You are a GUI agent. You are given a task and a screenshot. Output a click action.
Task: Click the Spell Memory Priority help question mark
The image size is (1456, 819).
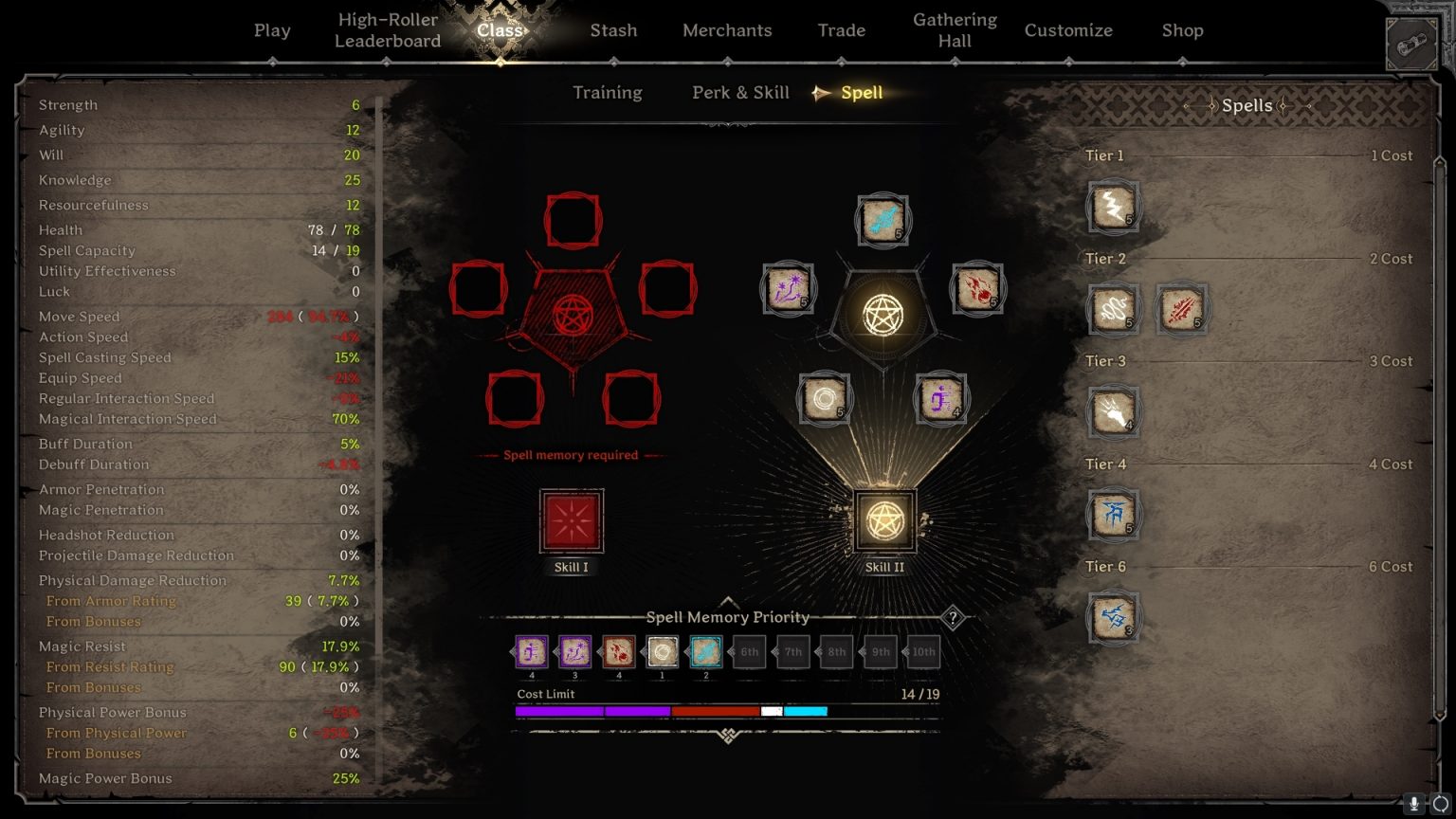pyautogui.click(x=953, y=617)
